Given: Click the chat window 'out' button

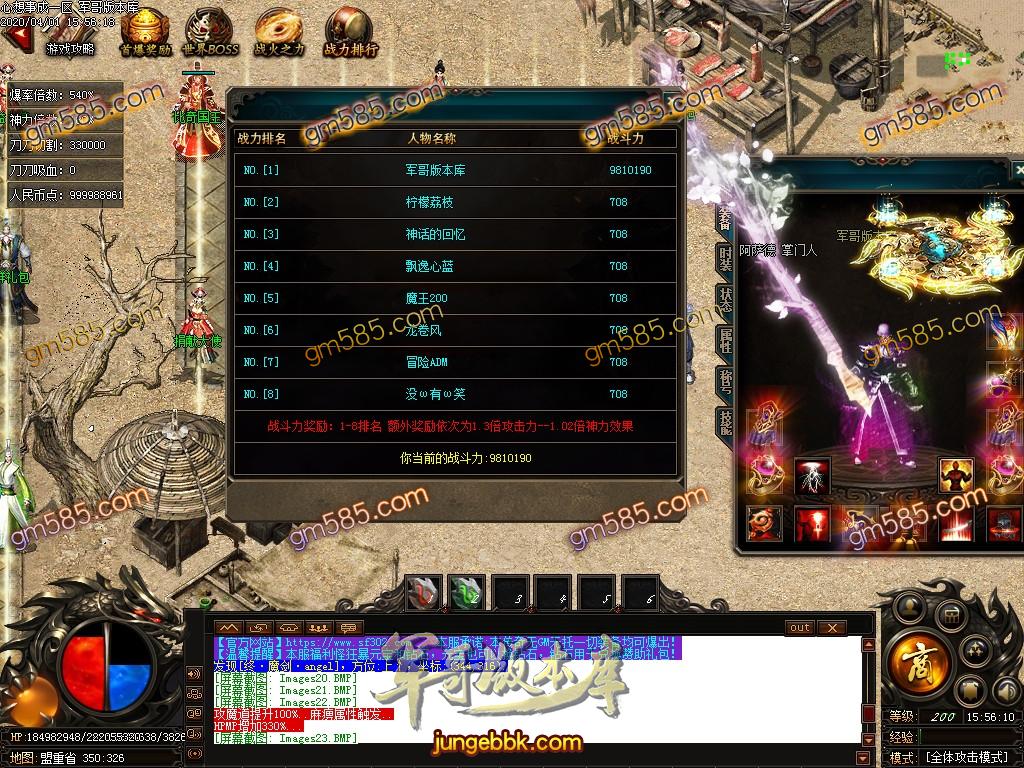Looking at the screenshot, I should point(800,628).
